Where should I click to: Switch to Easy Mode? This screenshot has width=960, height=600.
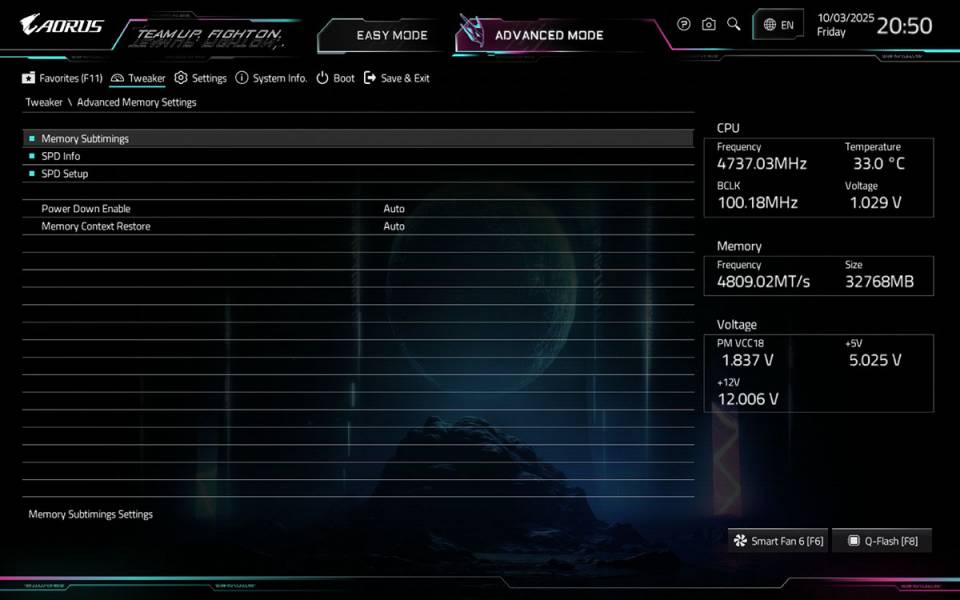[x=391, y=35]
